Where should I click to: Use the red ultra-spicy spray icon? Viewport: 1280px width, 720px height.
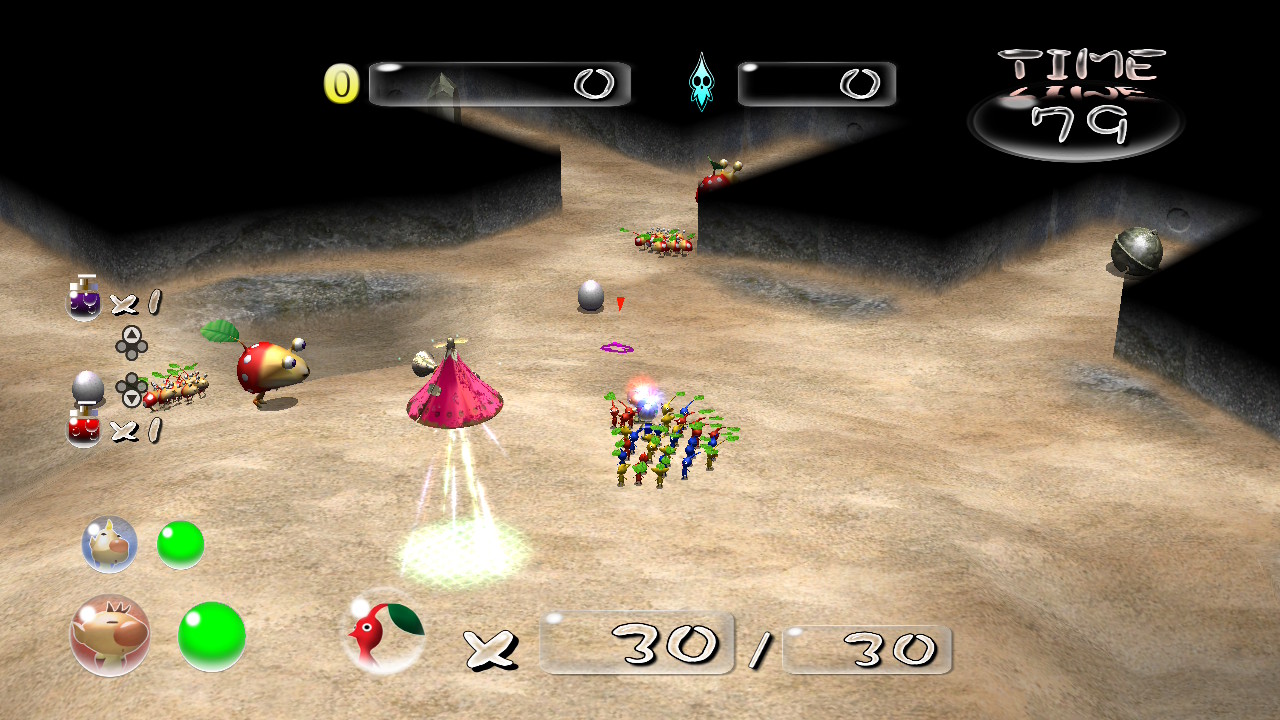(x=84, y=427)
